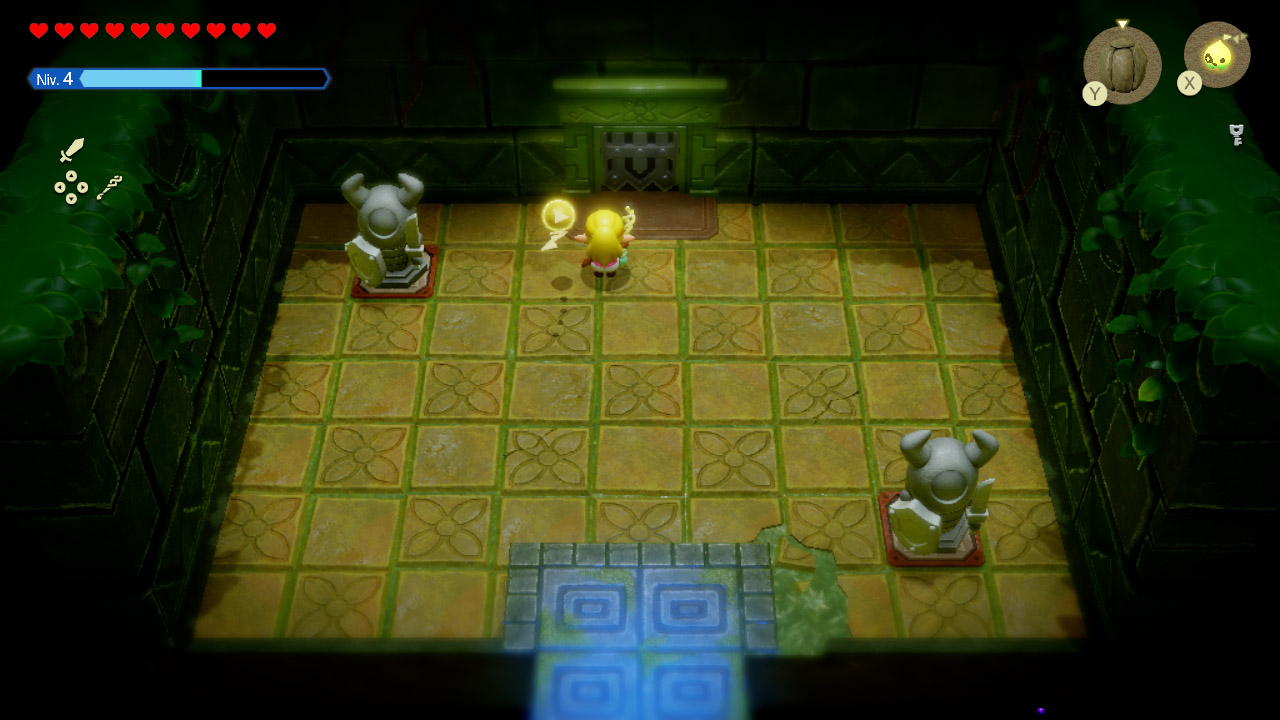Activate the glowing Tri companion icon
Screen dimensions: 1280x720
click(1217, 55)
